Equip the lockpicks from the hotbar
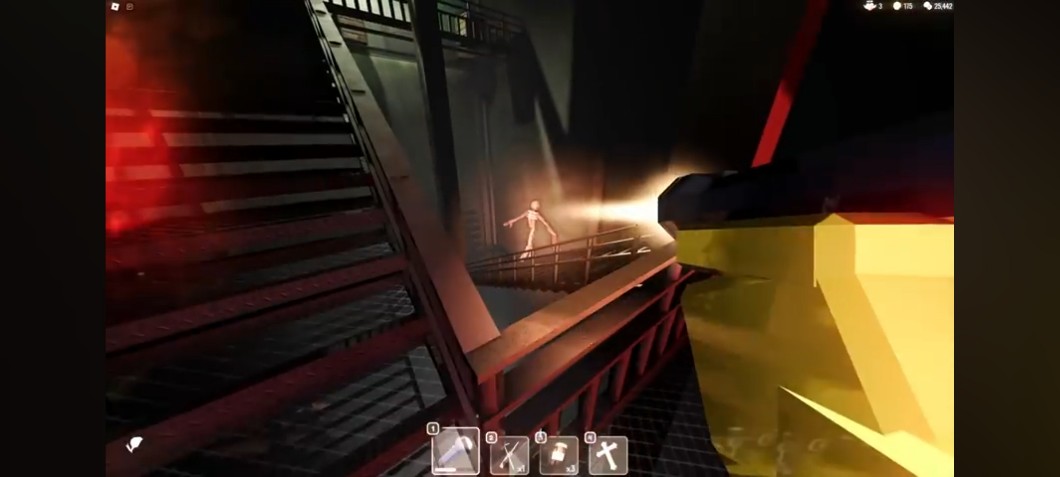 point(509,455)
